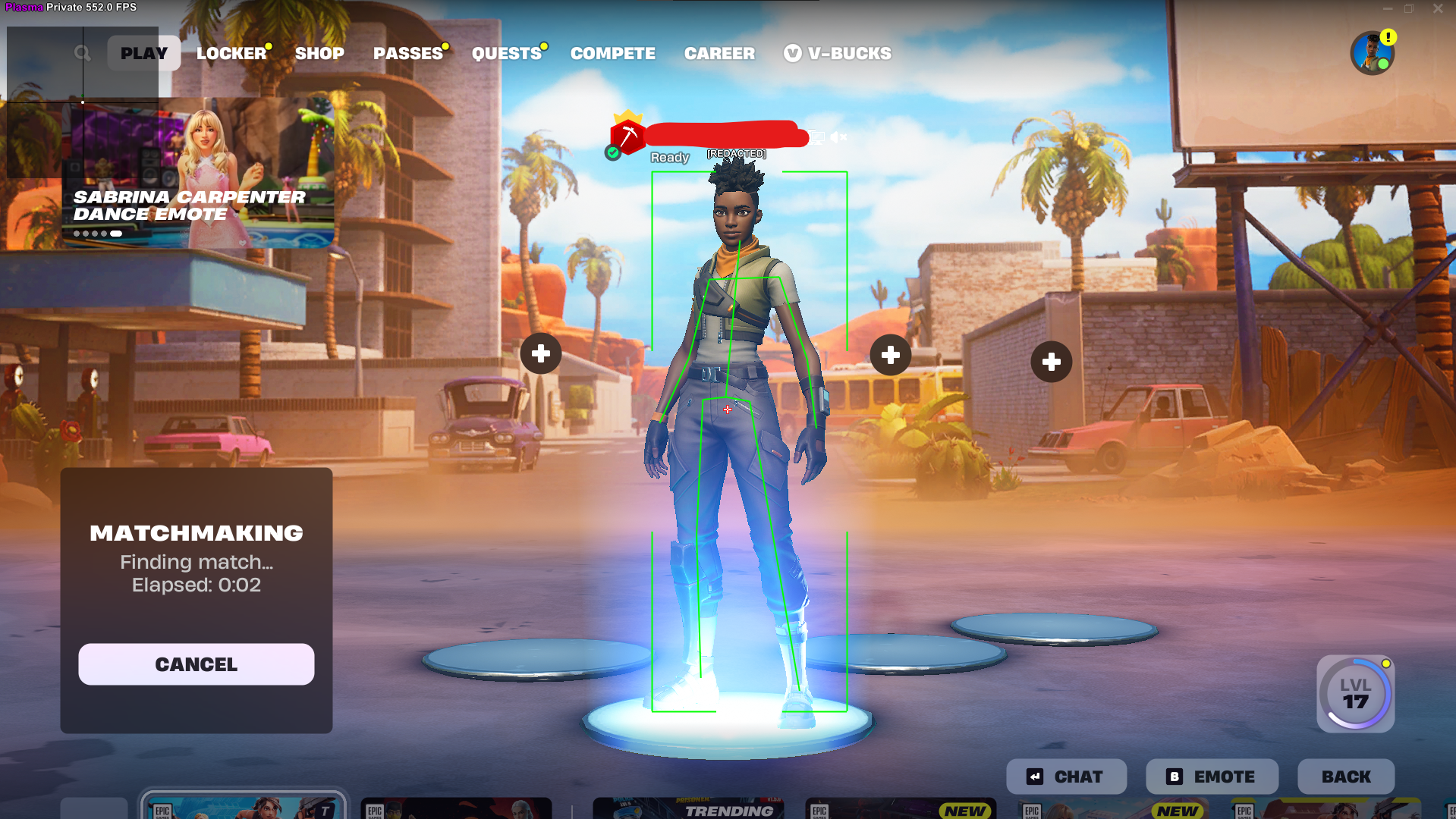Screen dimensions: 1456x819
Task: Cancel the matchmaking search
Action: (x=197, y=664)
